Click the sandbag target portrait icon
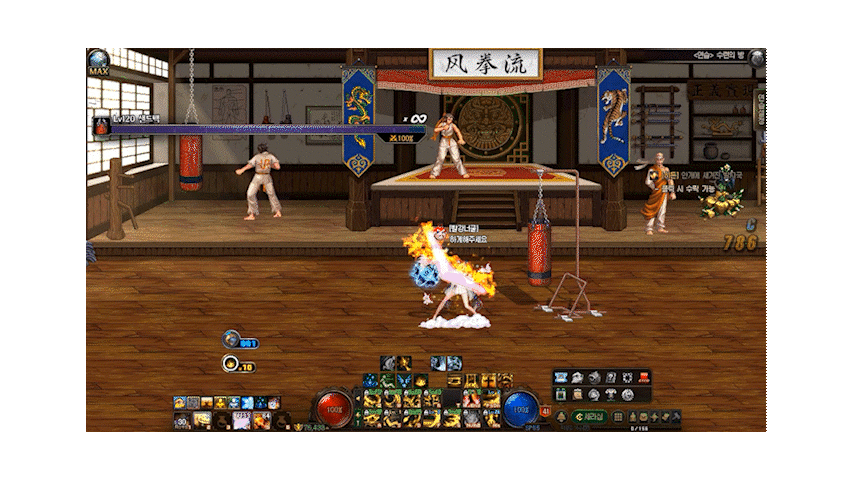Viewport: 854px width, 480px height. 102,126
